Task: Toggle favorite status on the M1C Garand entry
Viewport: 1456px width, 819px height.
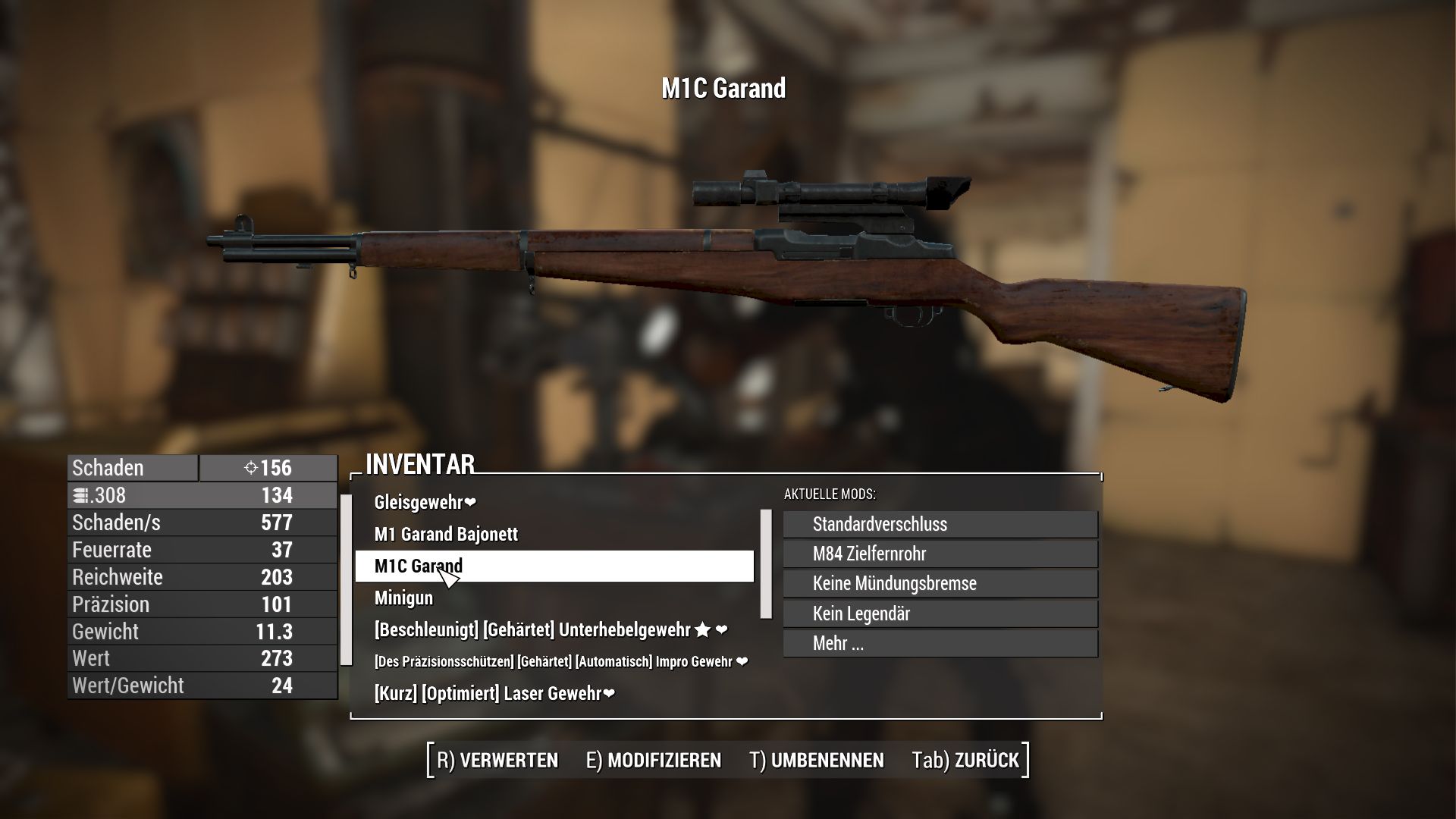Action: [x=552, y=566]
